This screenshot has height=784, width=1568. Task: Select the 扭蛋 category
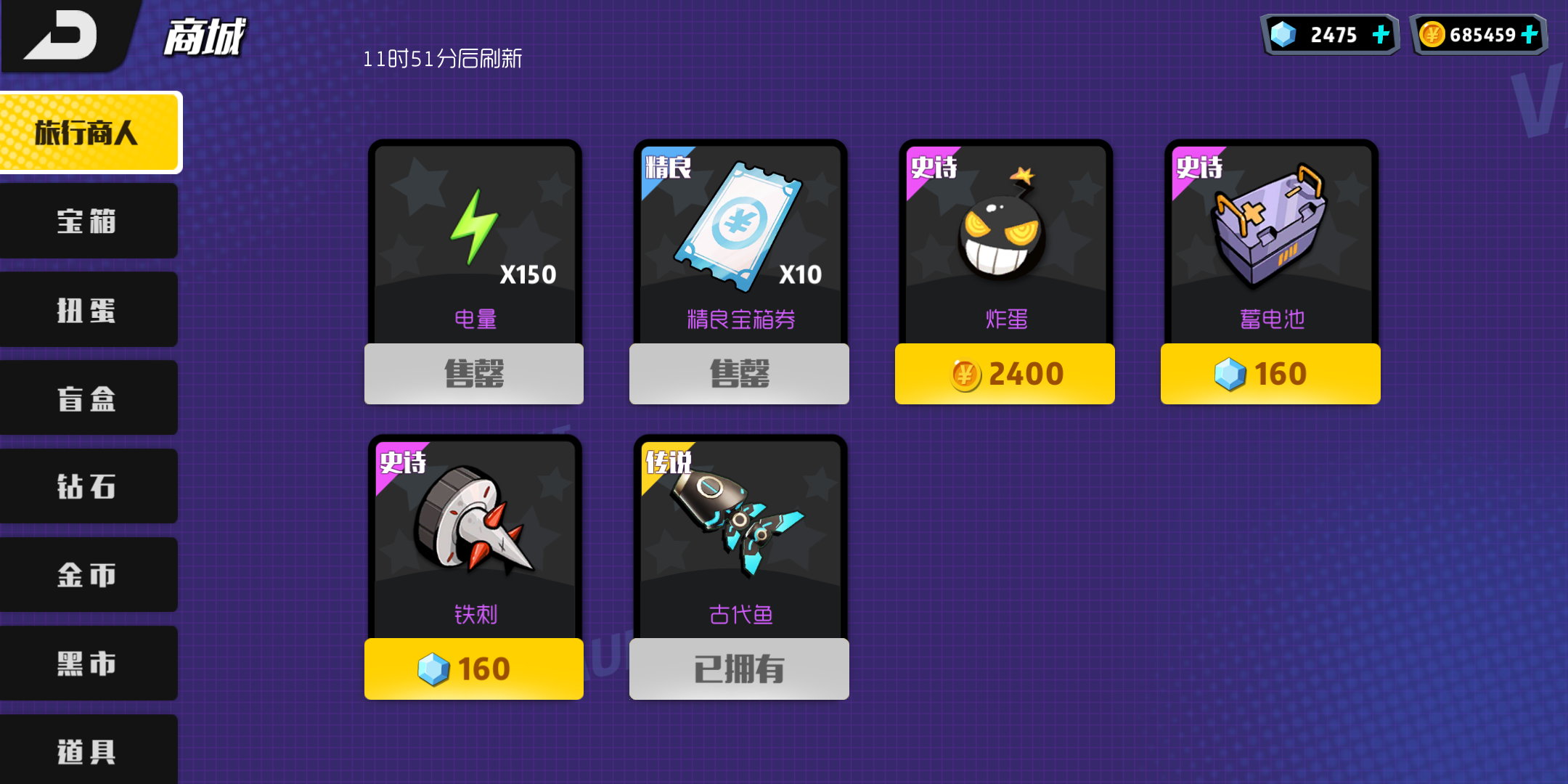[x=87, y=310]
